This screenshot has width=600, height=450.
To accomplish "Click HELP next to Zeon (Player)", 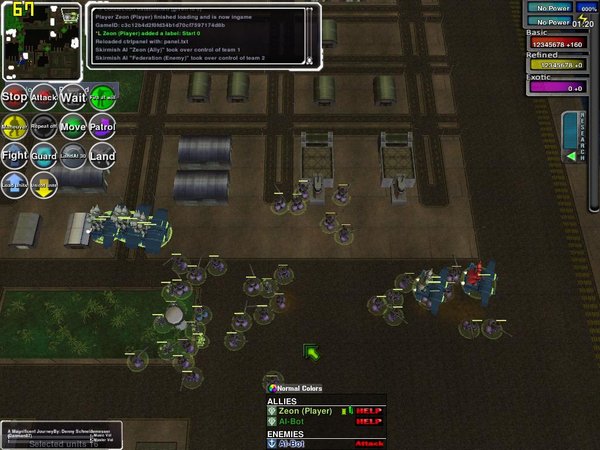I will click(x=370, y=411).
